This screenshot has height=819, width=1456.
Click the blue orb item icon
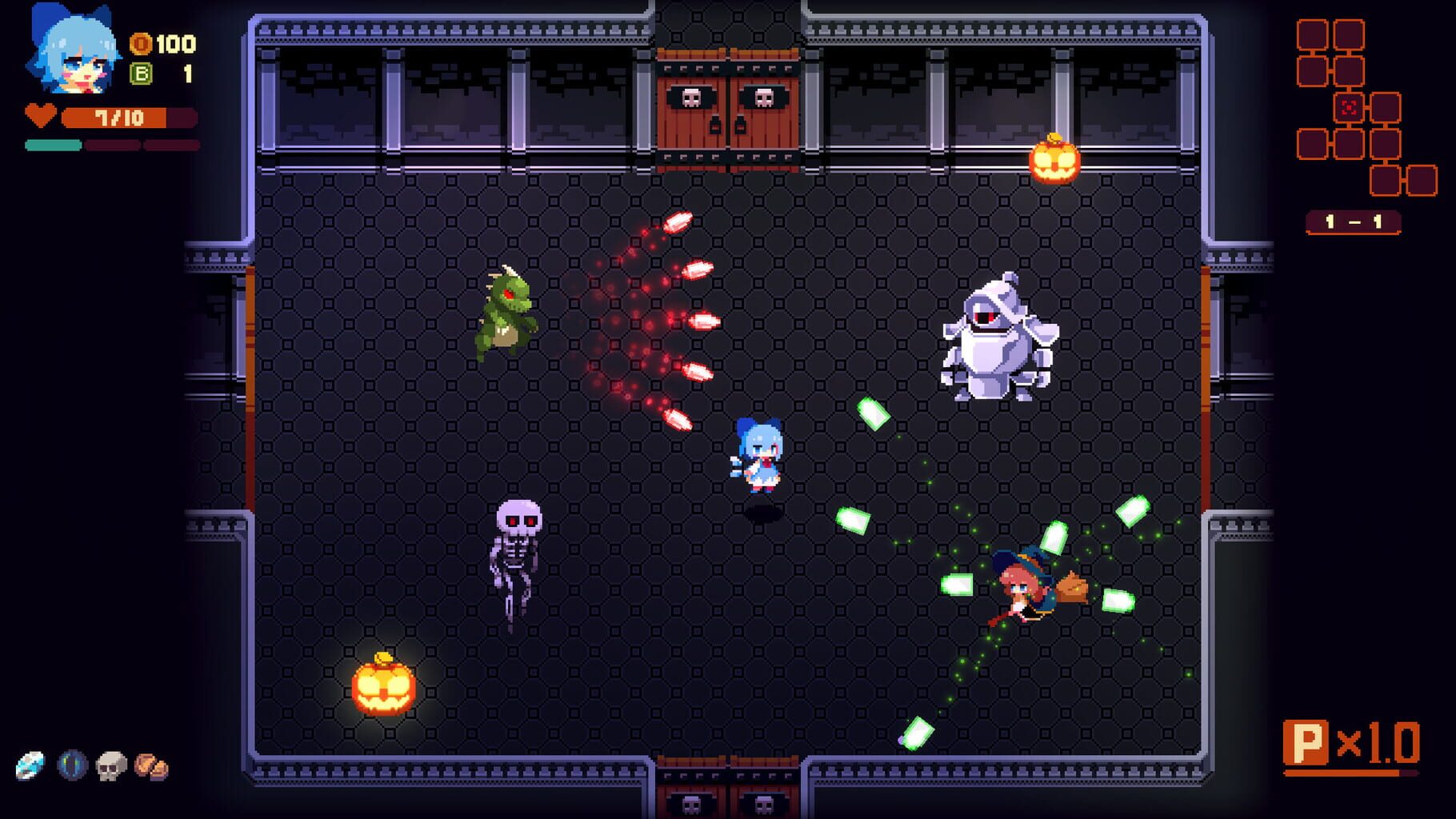[70, 765]
